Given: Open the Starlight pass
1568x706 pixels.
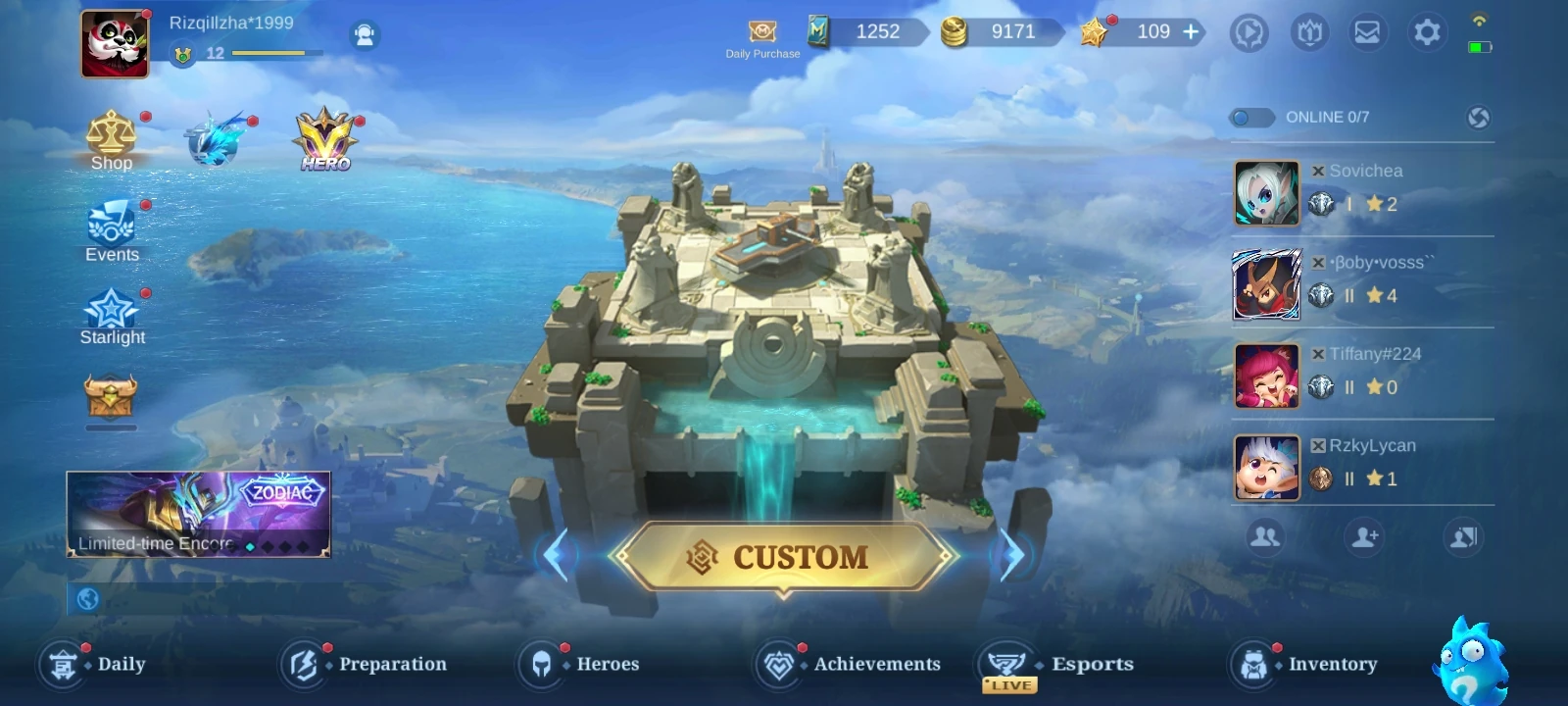Looking at the screenshot, I should 112,311.
